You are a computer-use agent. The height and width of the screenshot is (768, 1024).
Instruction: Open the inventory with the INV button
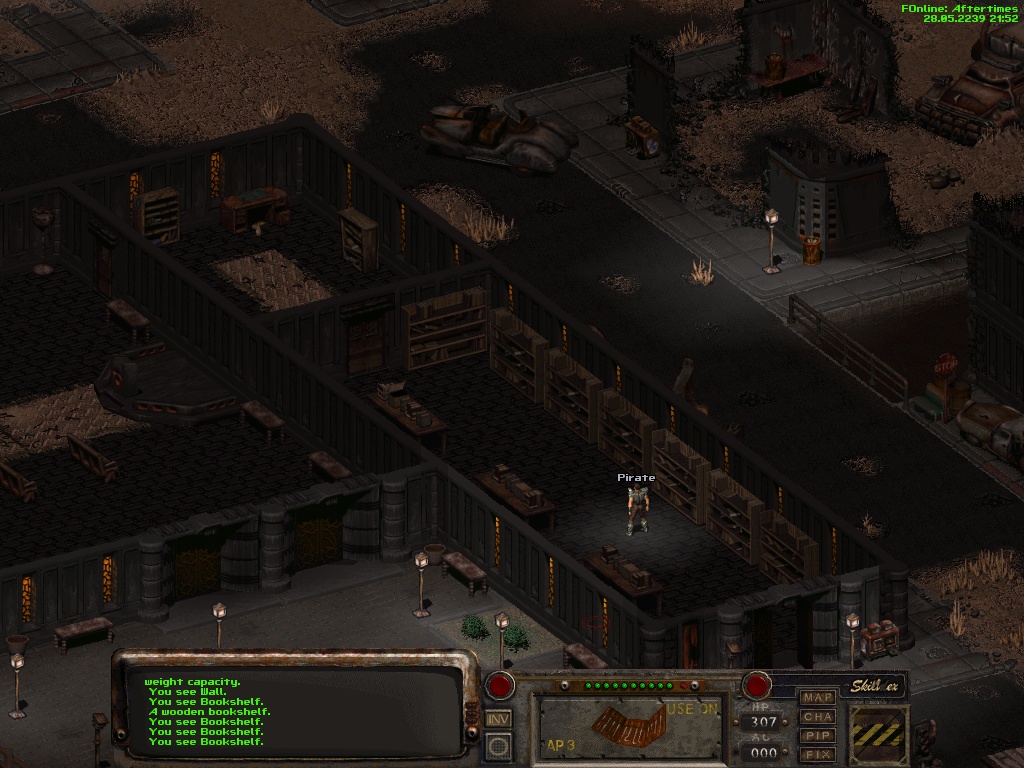[498, 718]
